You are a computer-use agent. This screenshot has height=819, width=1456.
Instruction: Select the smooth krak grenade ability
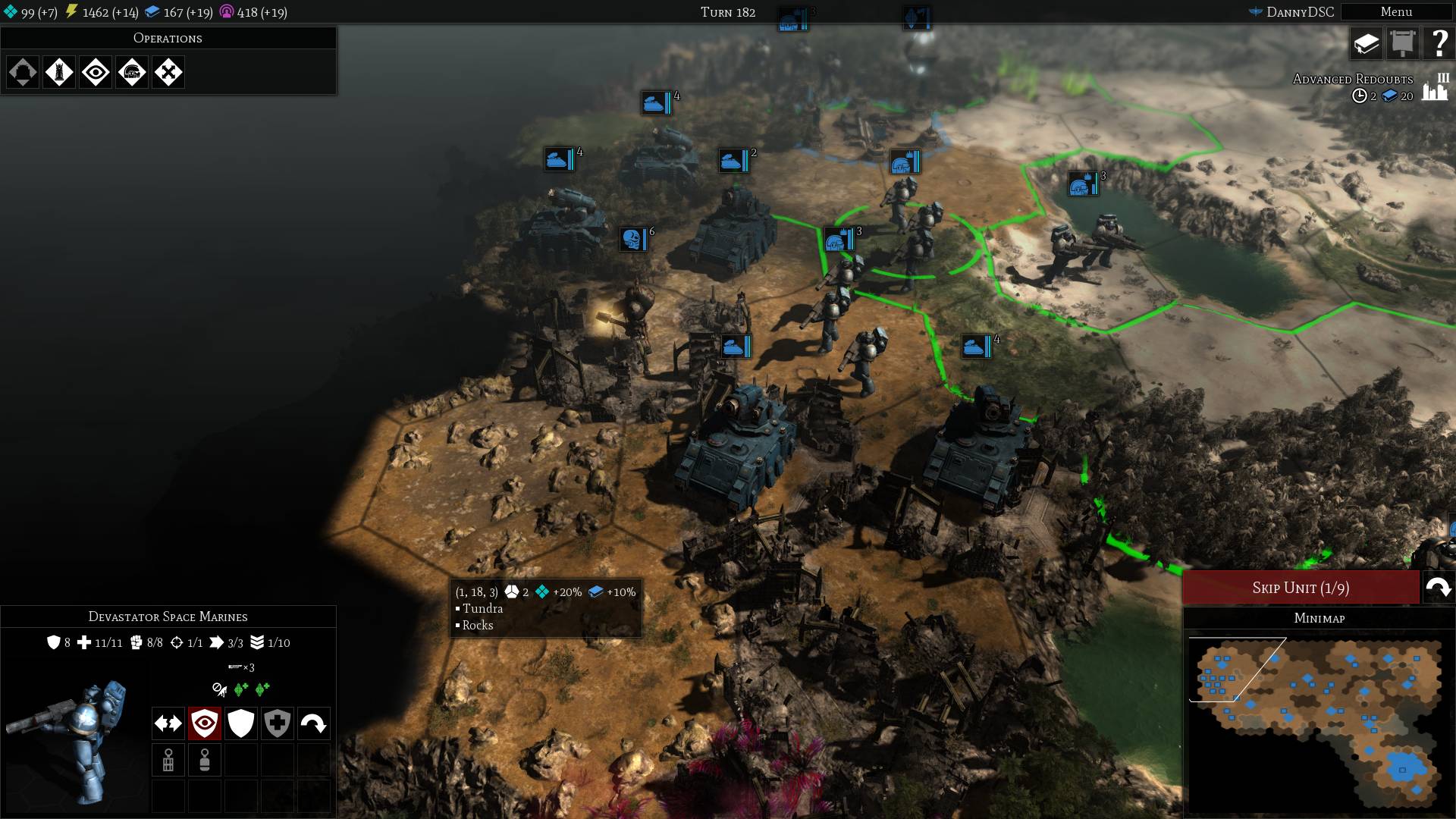click(205, 760)
